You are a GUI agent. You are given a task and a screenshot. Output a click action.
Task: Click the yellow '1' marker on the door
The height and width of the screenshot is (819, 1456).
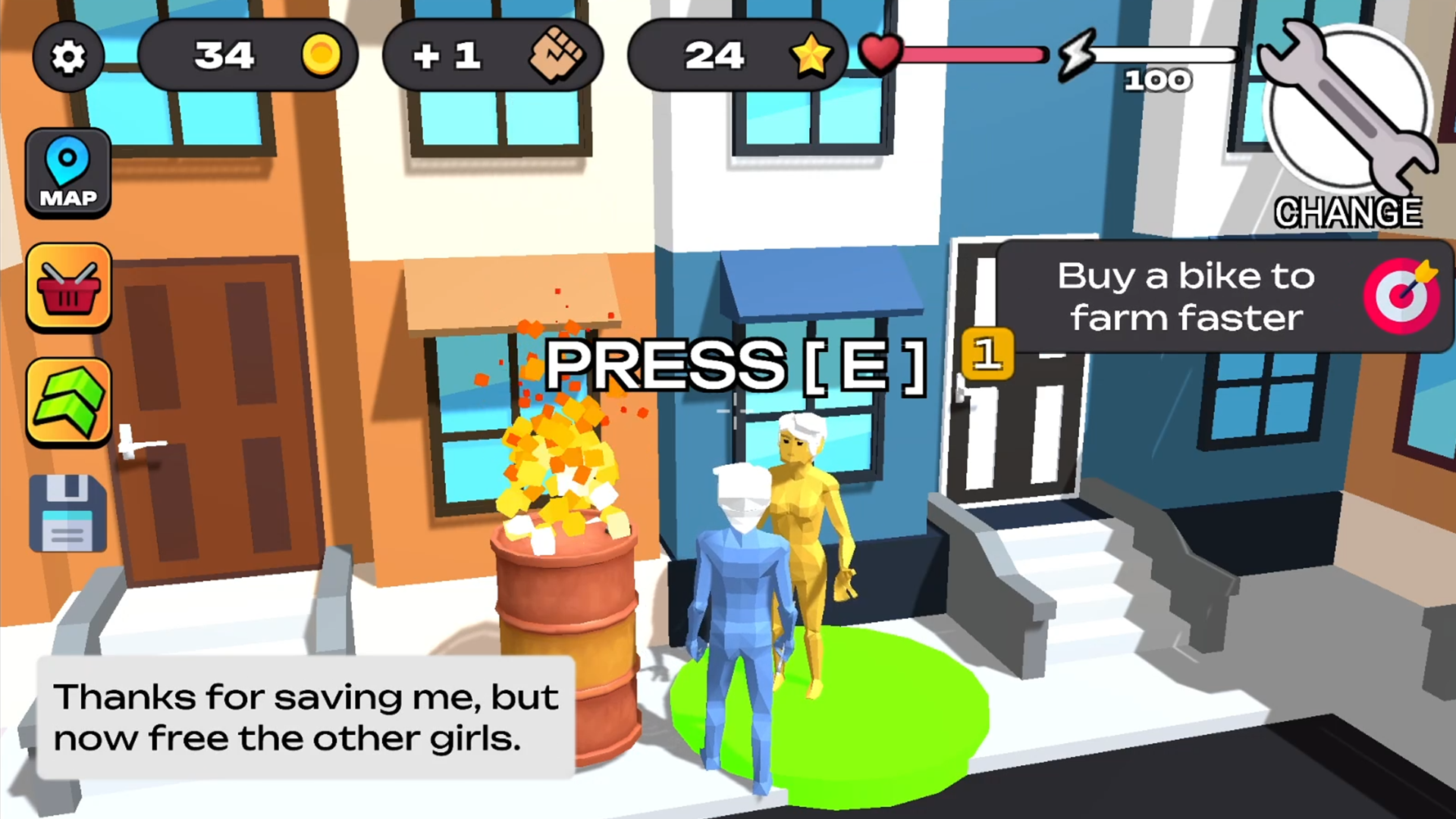pyautogui.click(x=987, y=355)
